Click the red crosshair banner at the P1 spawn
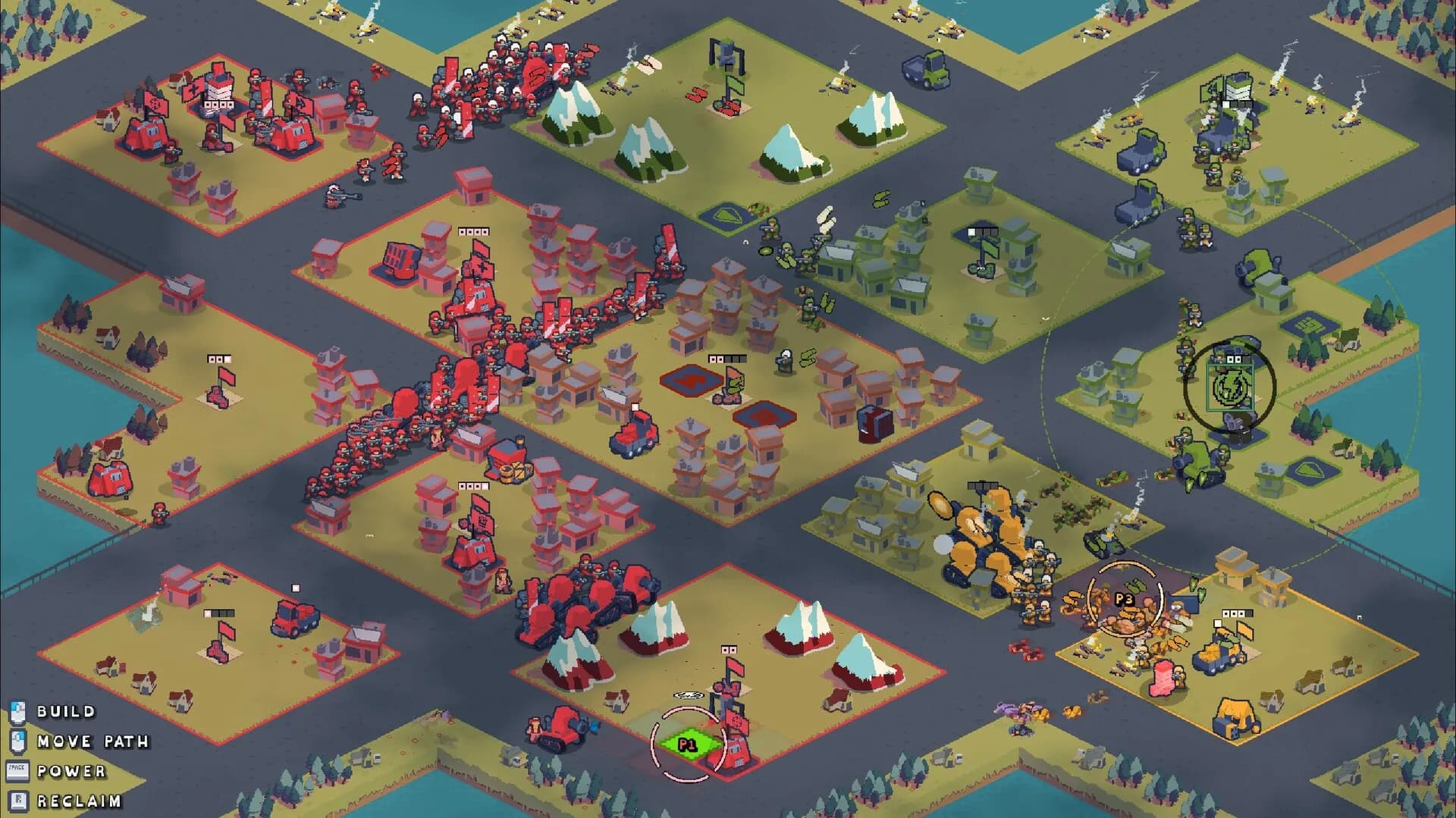Image resolution: width=1456 pixels, height=818 pixels. coord(736,721)
